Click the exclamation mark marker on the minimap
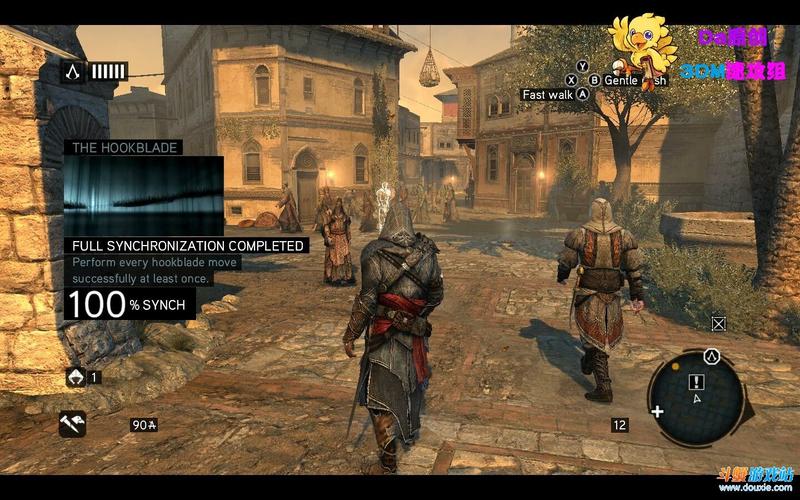Screen dimensions: 800x500 pos(697,382)
